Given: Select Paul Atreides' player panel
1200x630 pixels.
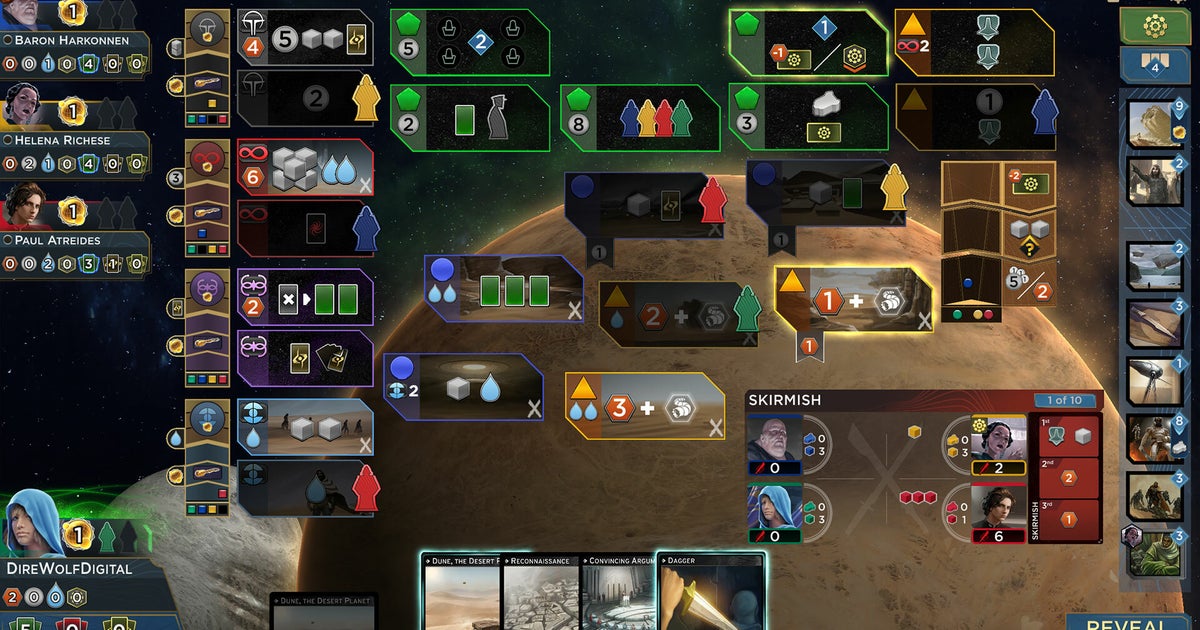Looking at the screenshot, I should point(75,240).
